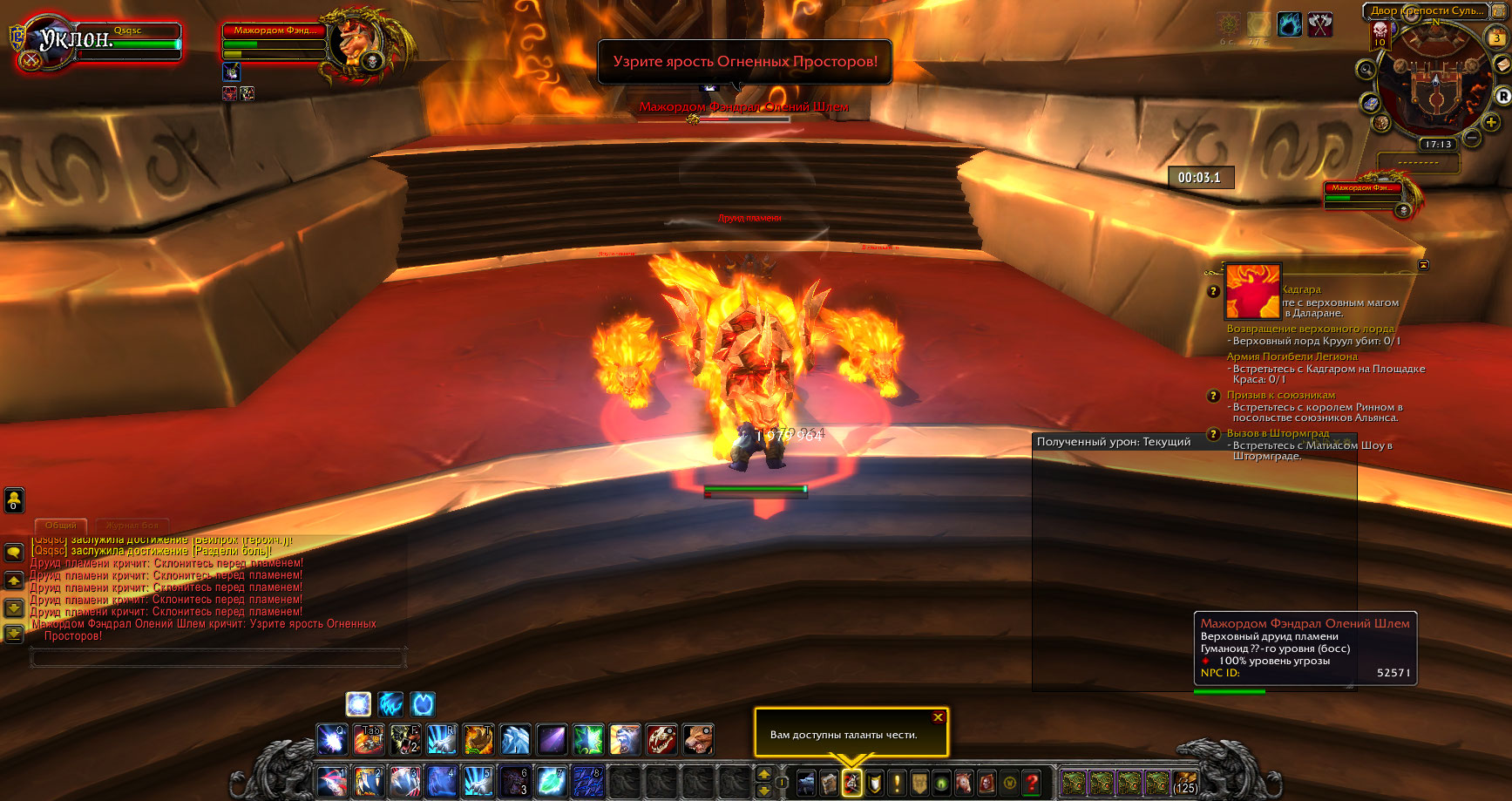Click the Qsqsc player unit frame
The image size is (1512, 801).
click(x=126, y=43)
